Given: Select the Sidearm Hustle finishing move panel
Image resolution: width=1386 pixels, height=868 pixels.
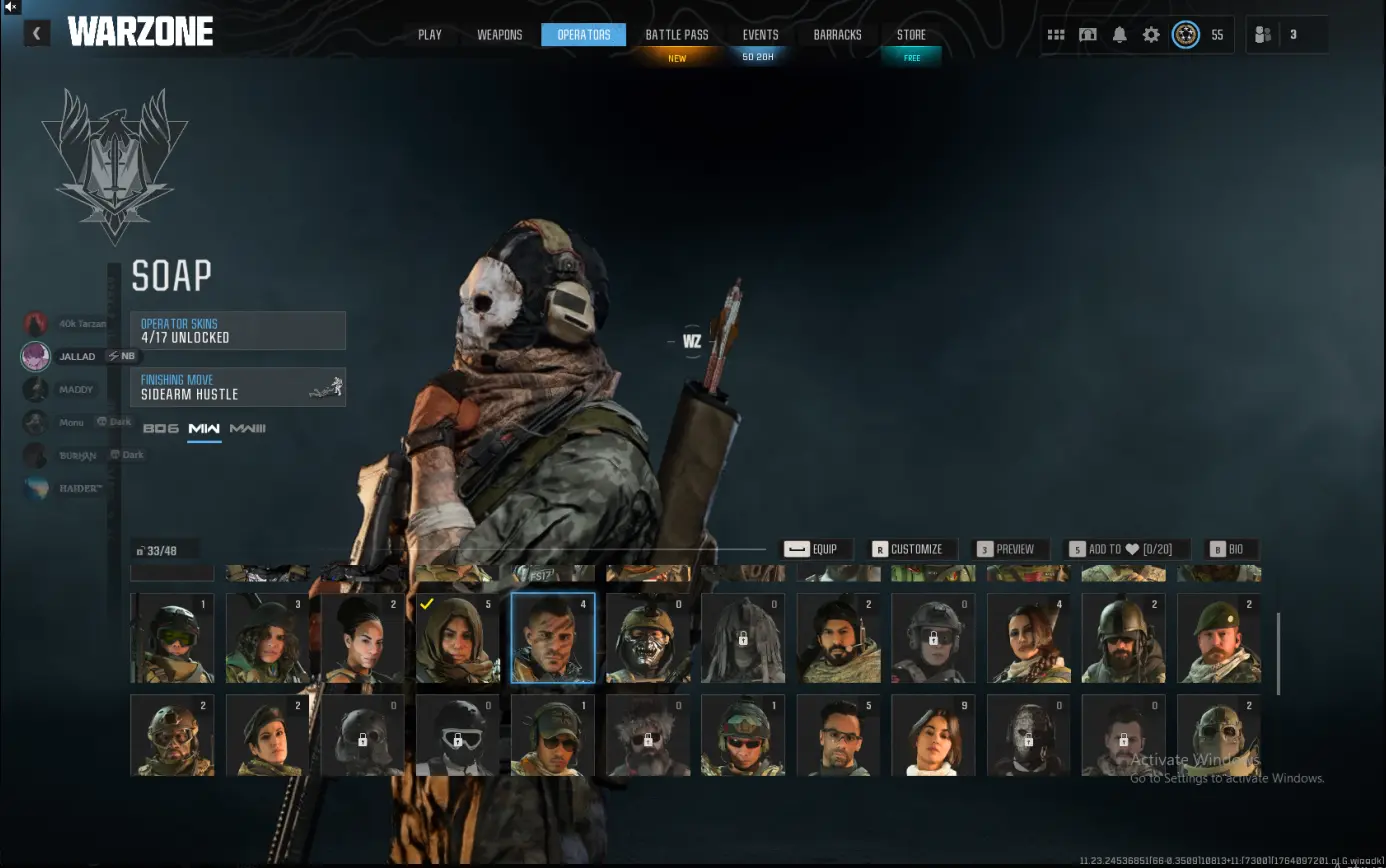Looking at the screenshot, I should [x=238, y=387].
